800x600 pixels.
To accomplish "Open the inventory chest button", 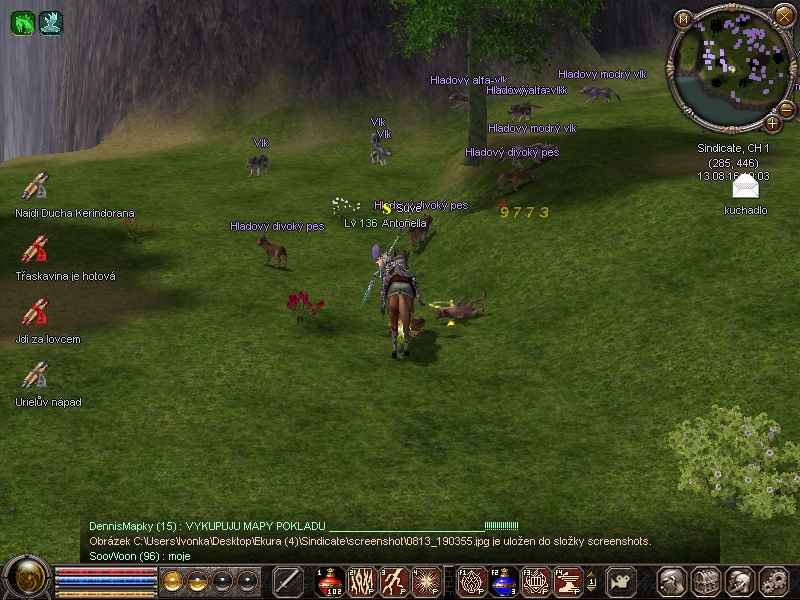I will point(705,581).
